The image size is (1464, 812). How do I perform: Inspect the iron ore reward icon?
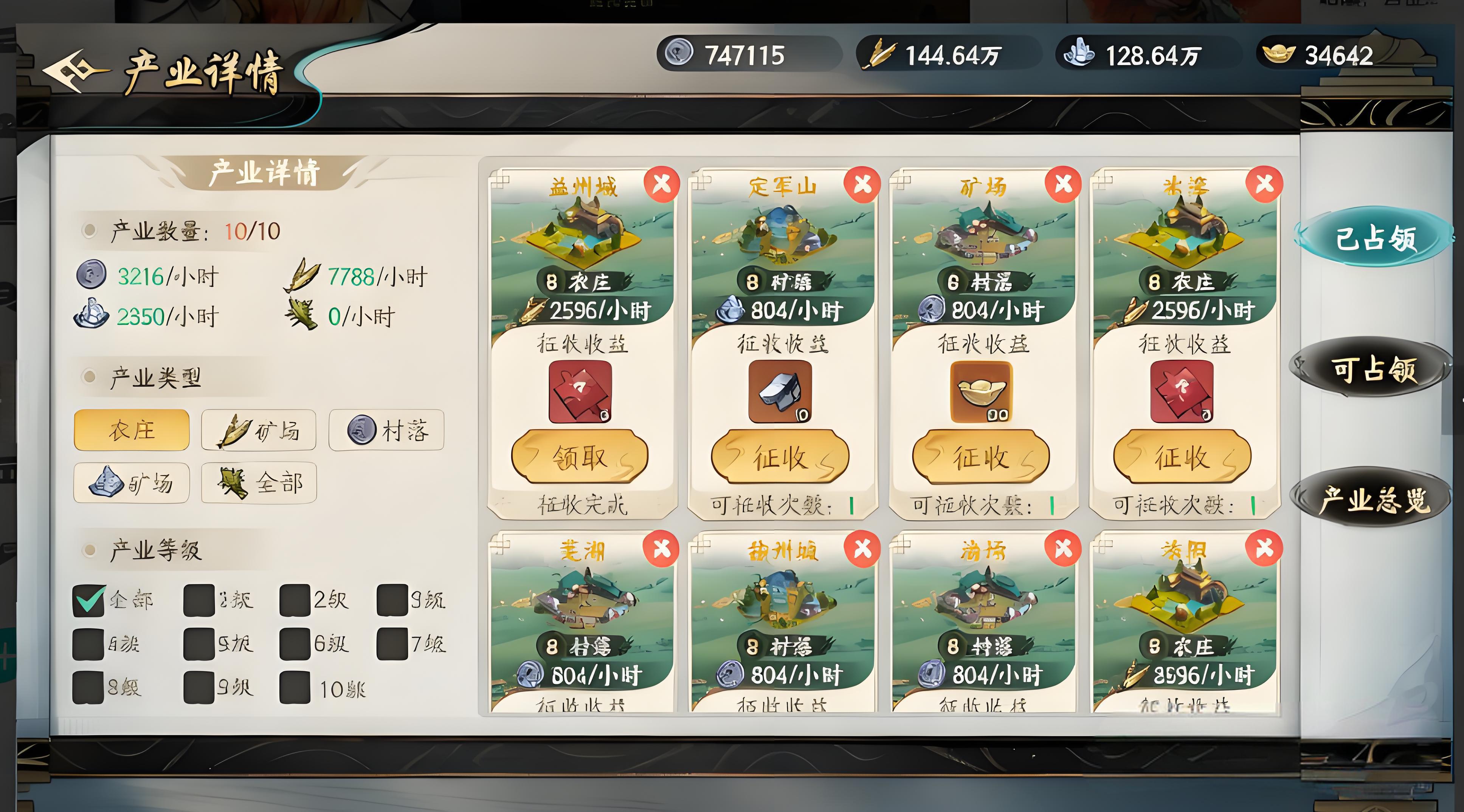[780, 392]
